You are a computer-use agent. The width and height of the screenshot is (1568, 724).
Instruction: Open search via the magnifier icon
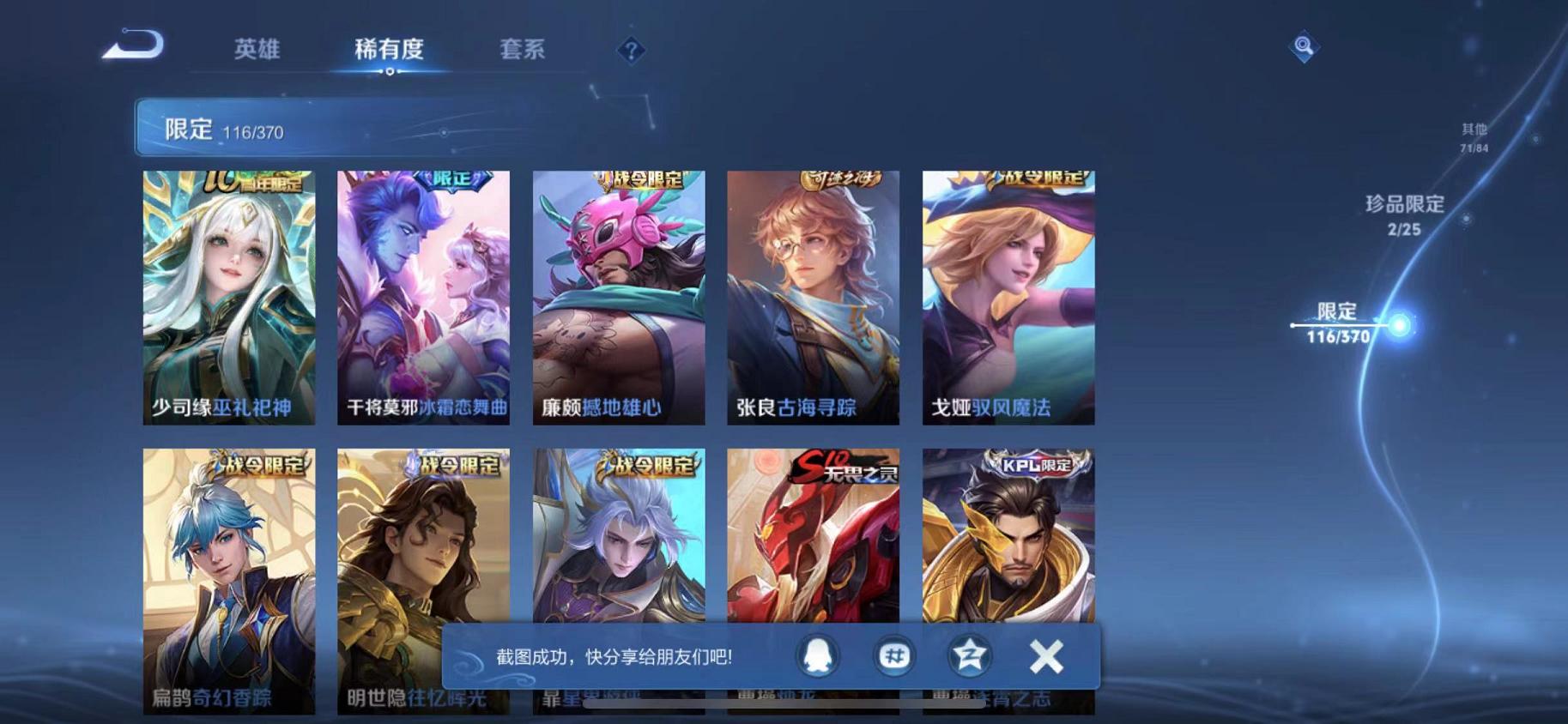pyautogui.click(x=1304, y=47)
